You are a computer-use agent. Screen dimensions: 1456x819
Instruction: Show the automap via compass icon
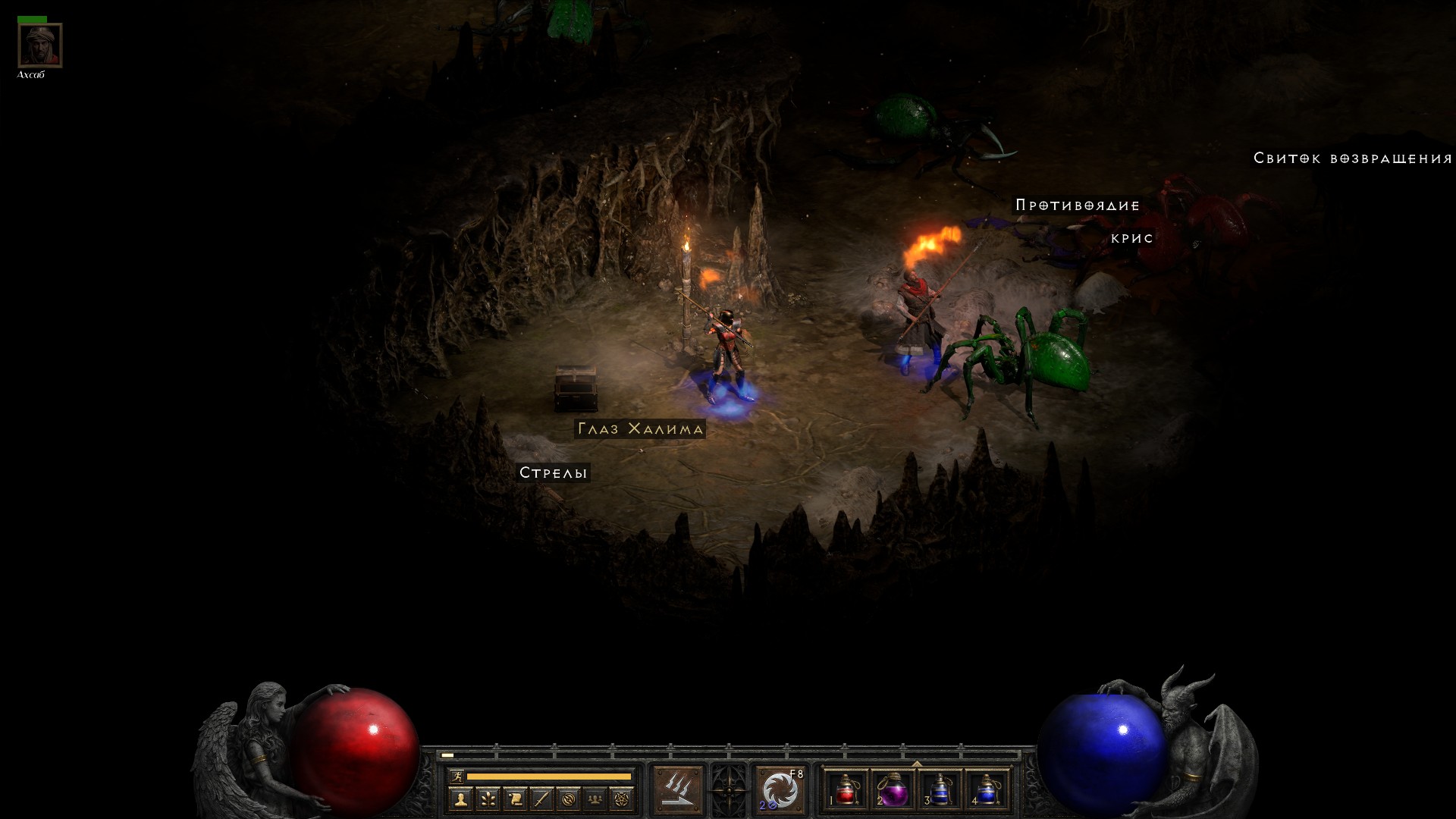click(x=569, y=799)
